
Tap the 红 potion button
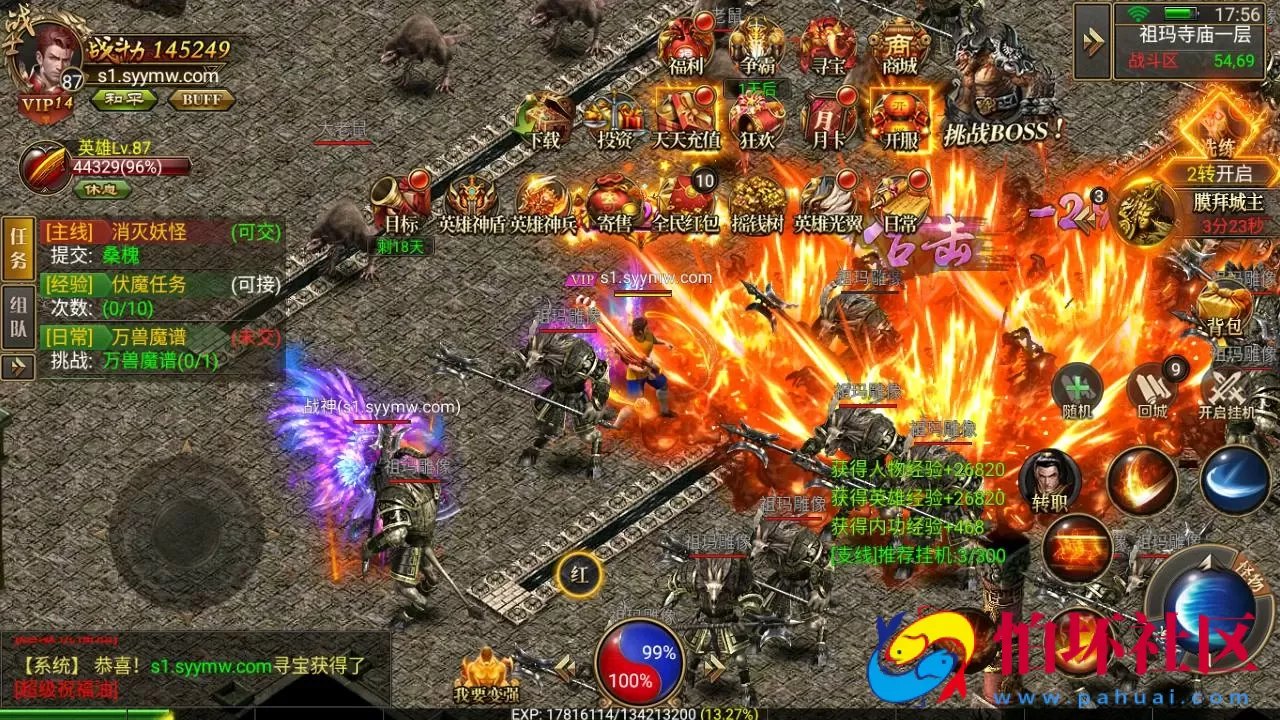click(579, 574)
